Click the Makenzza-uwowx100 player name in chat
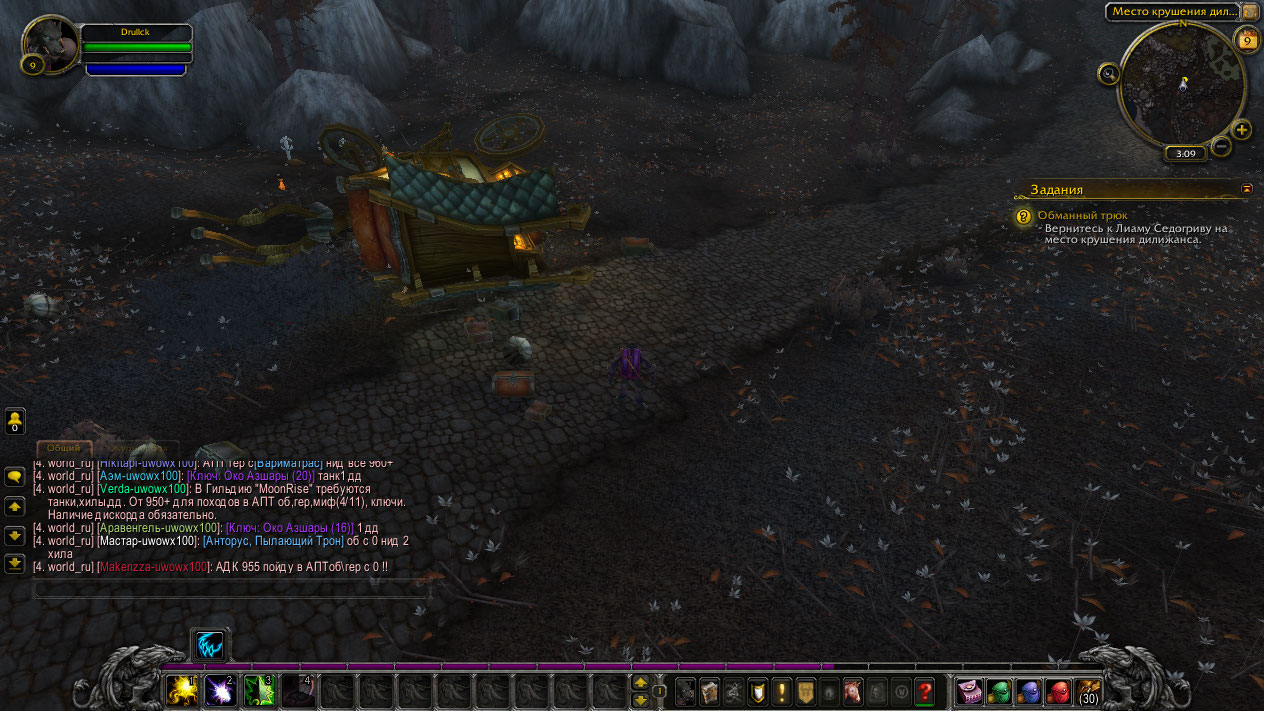 (153, 566)
